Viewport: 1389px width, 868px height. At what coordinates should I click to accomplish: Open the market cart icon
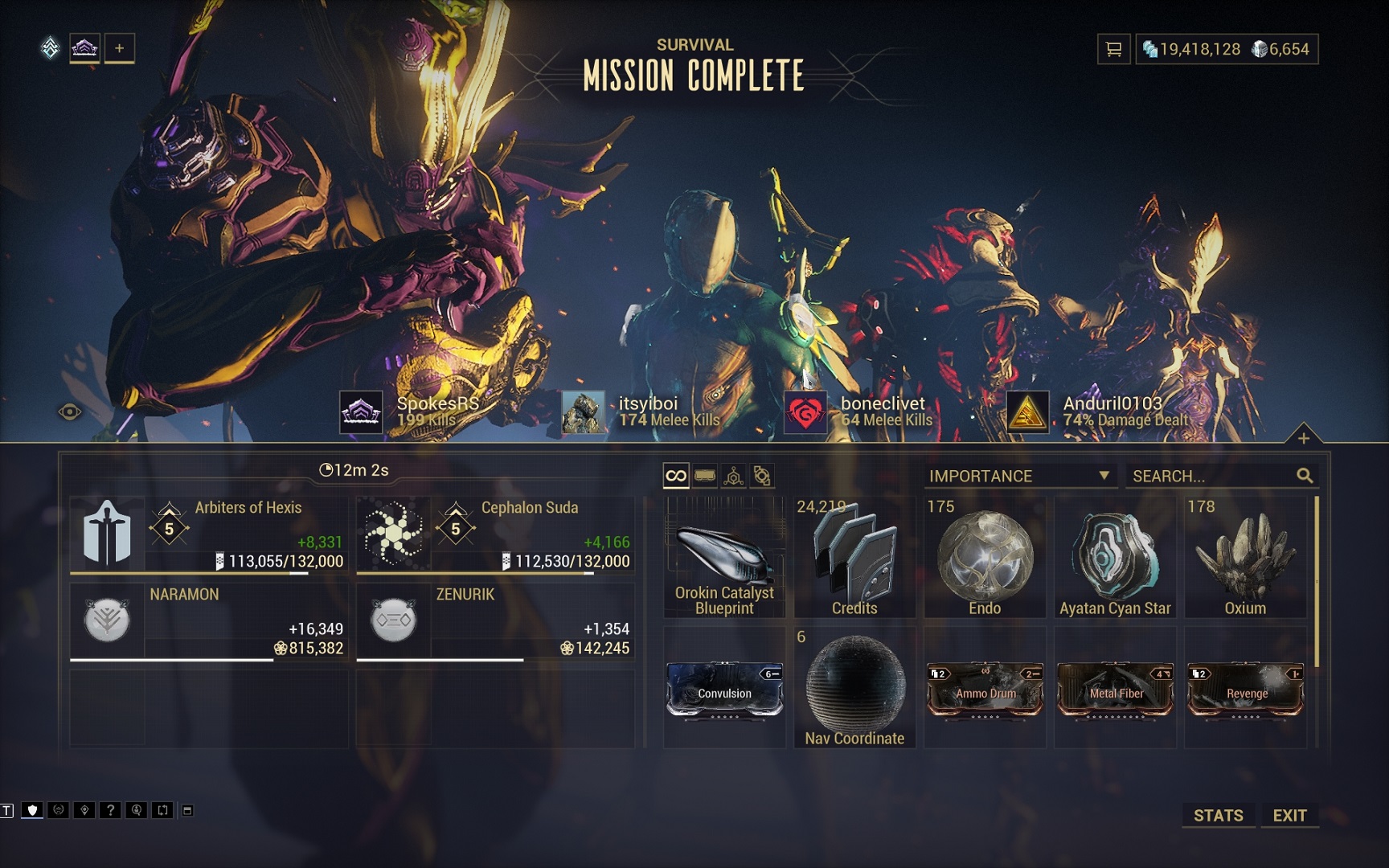[x=1113, y=49]
